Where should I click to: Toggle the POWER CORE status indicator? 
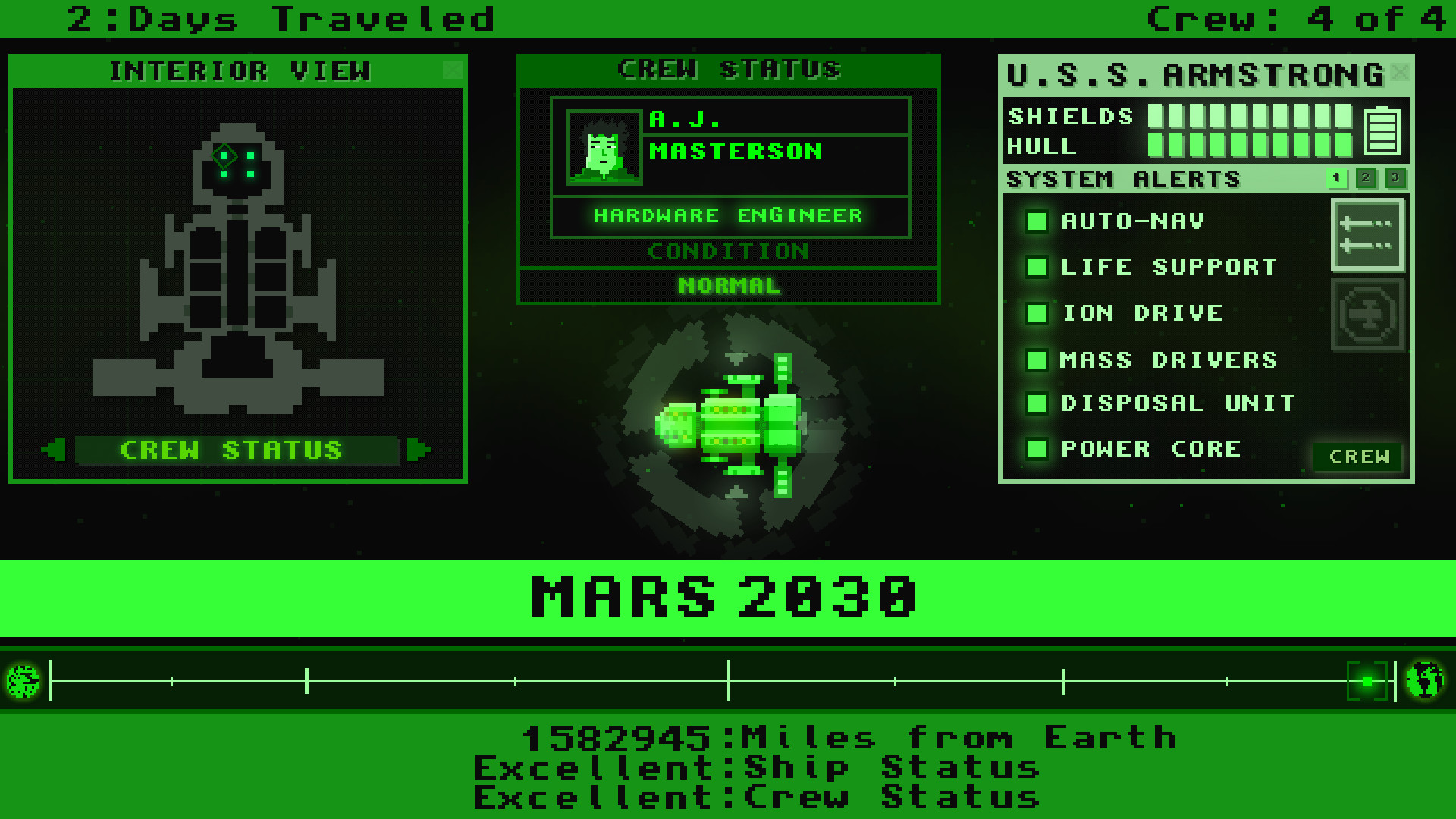point(1036,449)
